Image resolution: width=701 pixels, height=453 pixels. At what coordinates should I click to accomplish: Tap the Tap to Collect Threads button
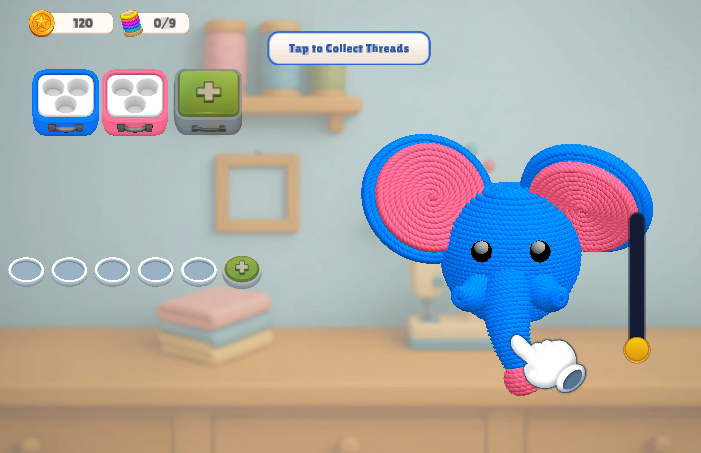click(x=348, y=48)
